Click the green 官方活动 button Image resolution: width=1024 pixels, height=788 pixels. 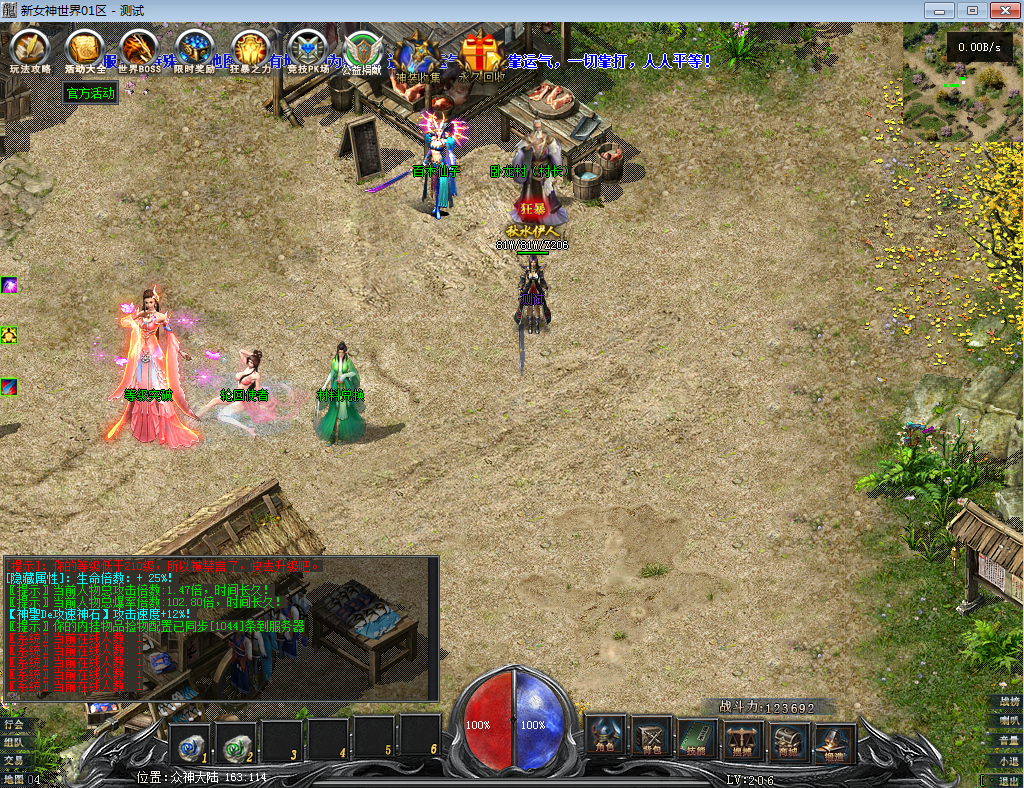coord(91,94)
